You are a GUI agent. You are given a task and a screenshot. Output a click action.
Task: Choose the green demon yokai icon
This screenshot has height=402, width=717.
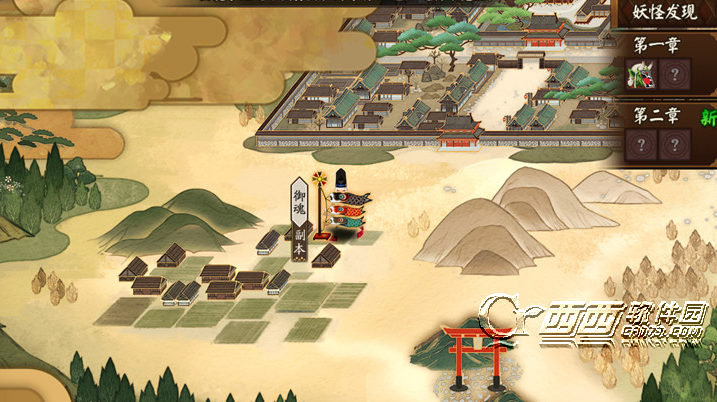(640, 74)
